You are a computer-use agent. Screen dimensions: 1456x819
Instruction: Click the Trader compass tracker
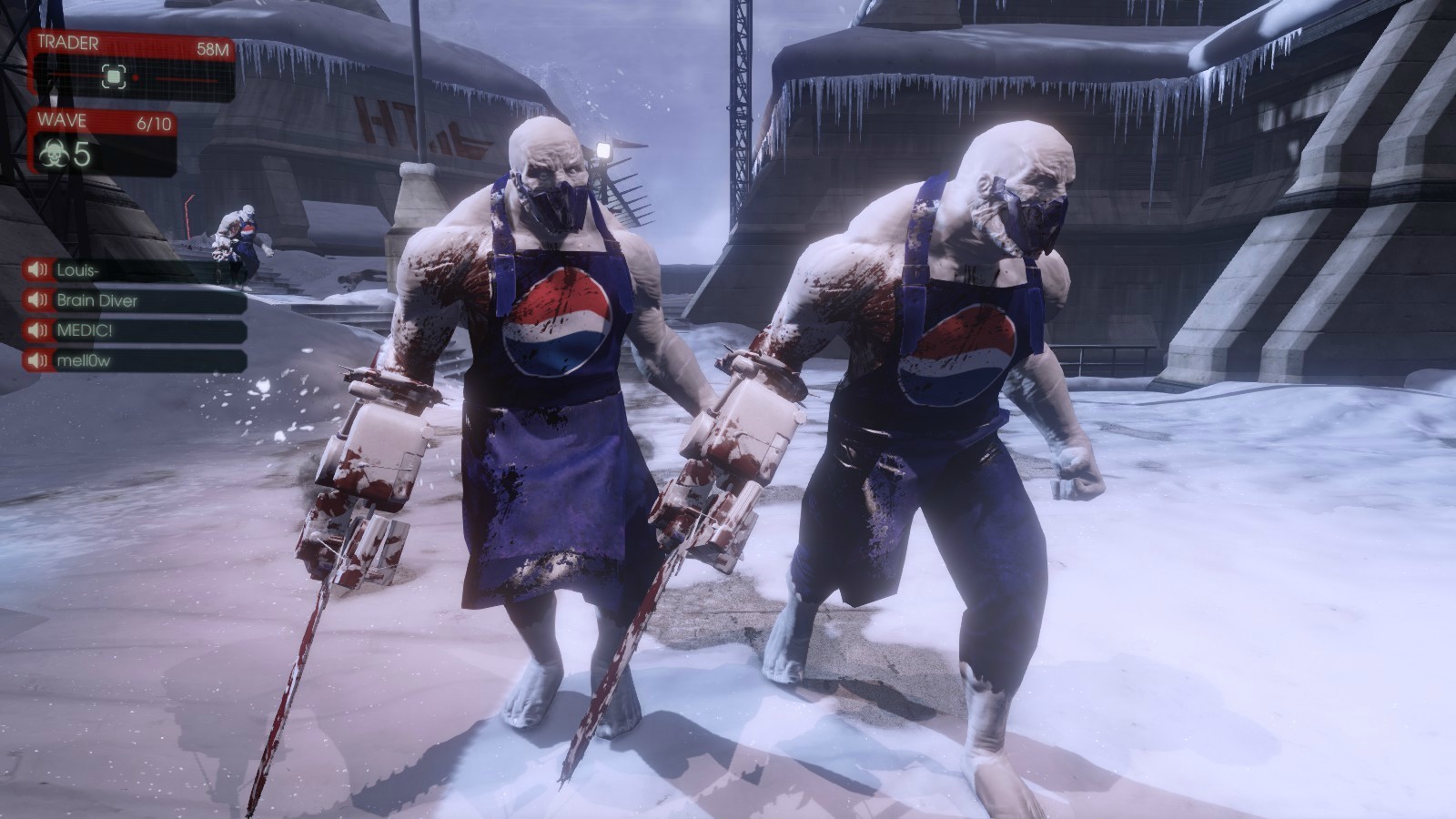point(133,76)
